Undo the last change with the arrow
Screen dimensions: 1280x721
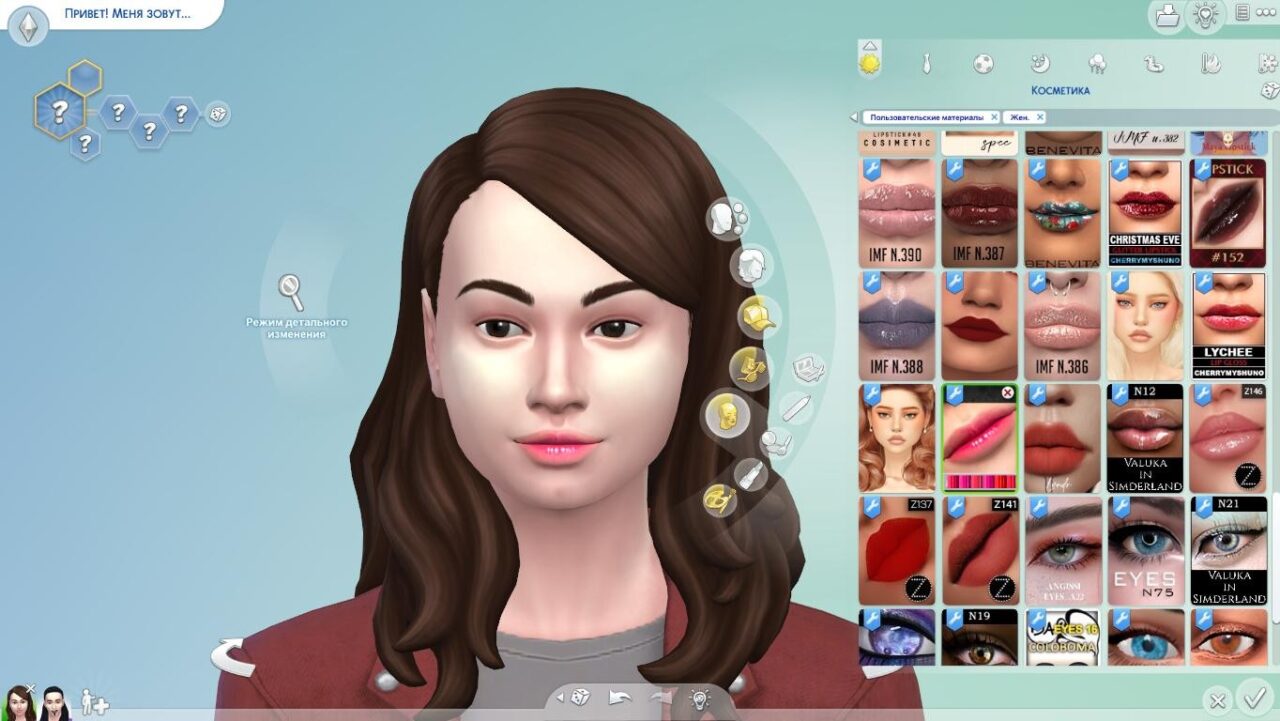coord(621,697)
